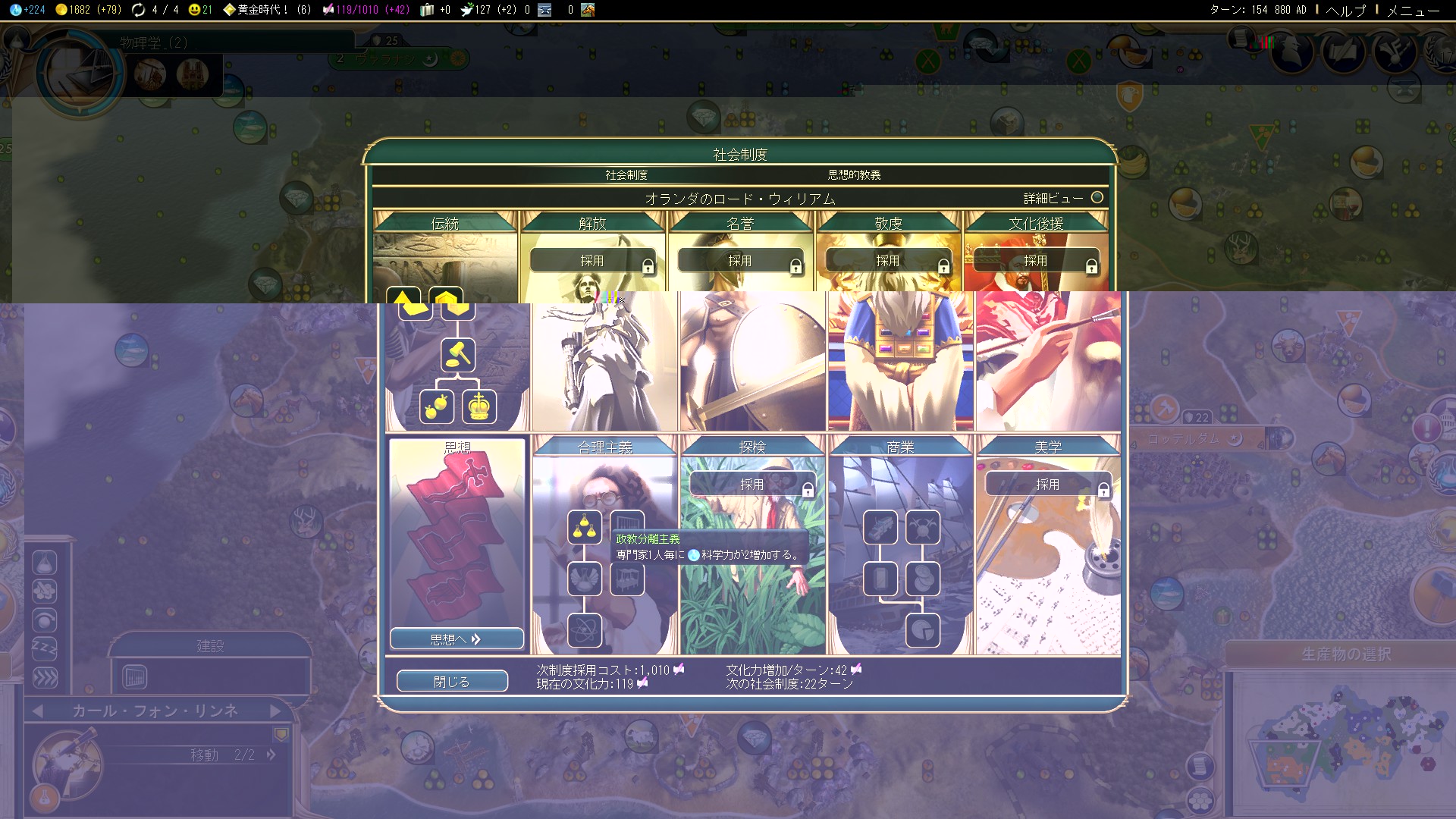1456x819 pixels.
Task: Select the pie chart policy in 商業 tree
Action: click(923, 630)
